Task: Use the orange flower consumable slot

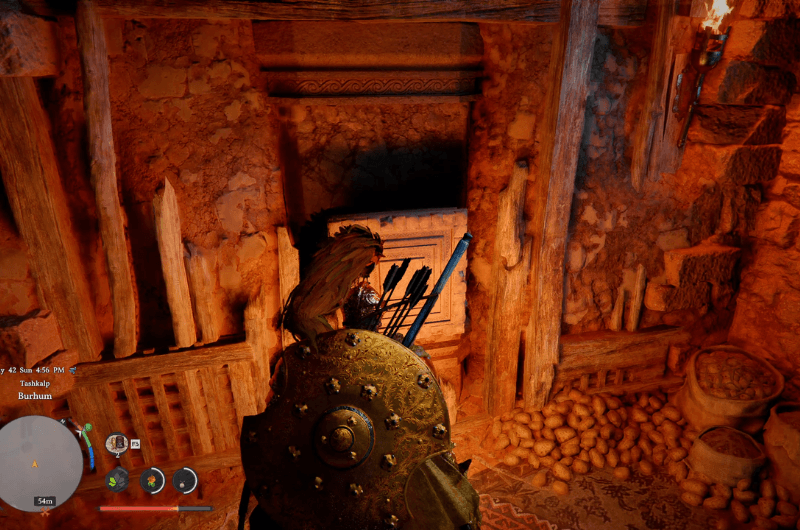Action: point(152,480)
